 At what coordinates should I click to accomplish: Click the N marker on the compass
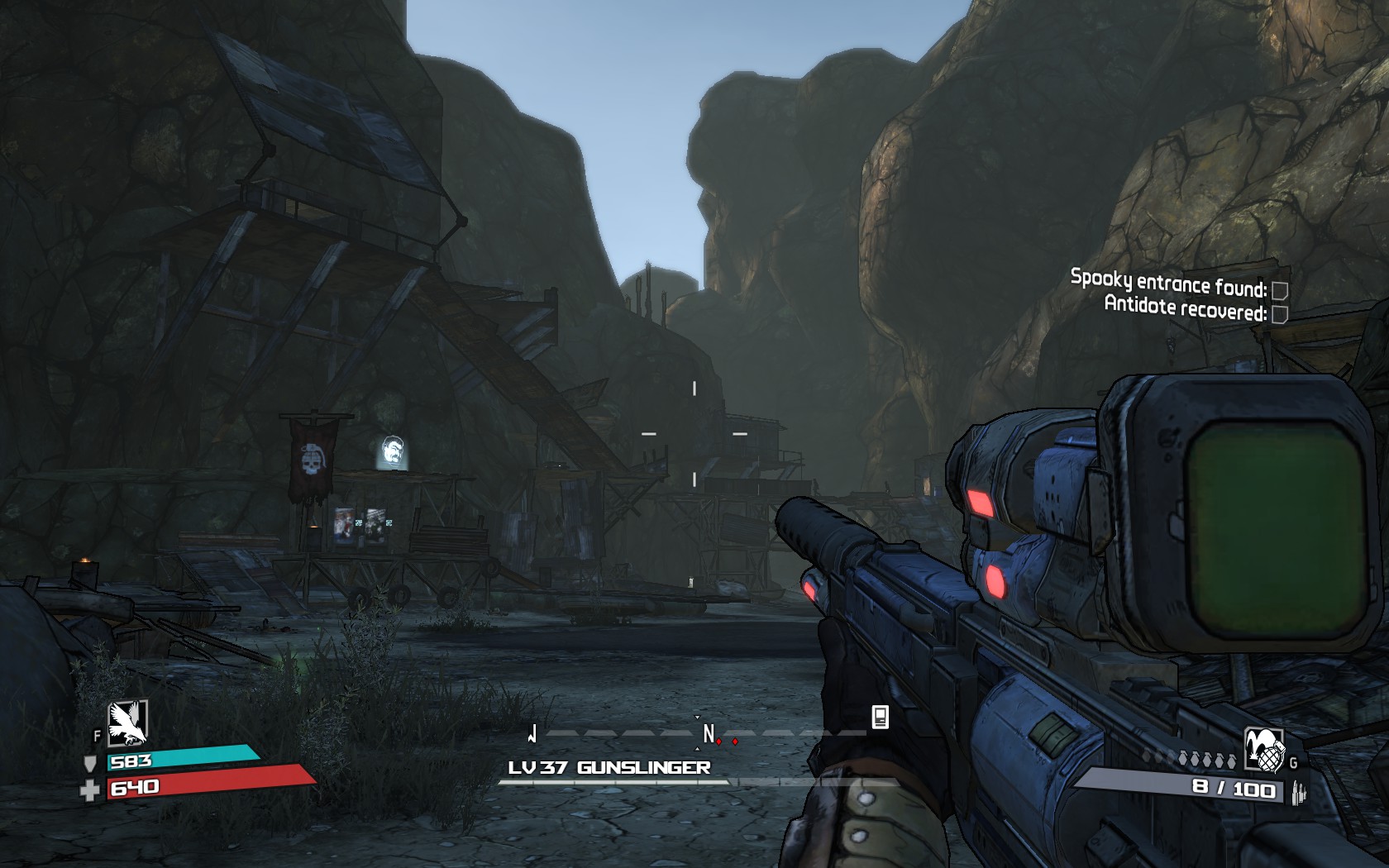point(709,733)
